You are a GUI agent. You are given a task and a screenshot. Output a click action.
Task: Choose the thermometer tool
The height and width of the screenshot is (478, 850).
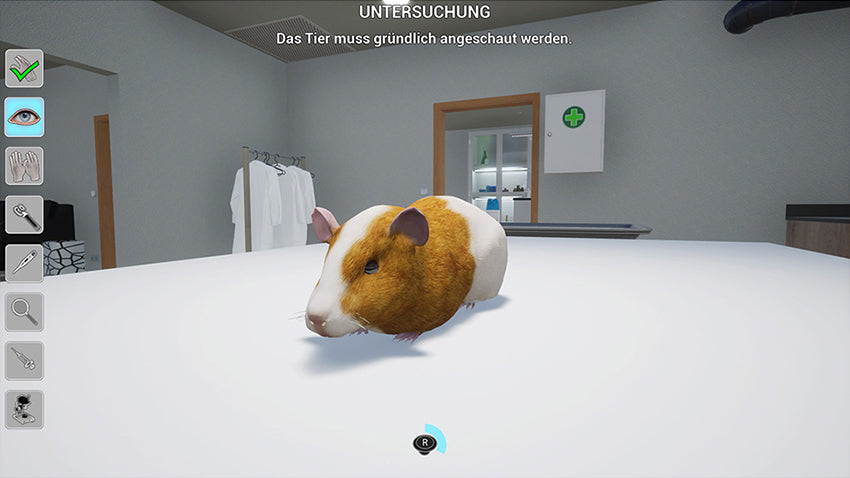point(24,263)
